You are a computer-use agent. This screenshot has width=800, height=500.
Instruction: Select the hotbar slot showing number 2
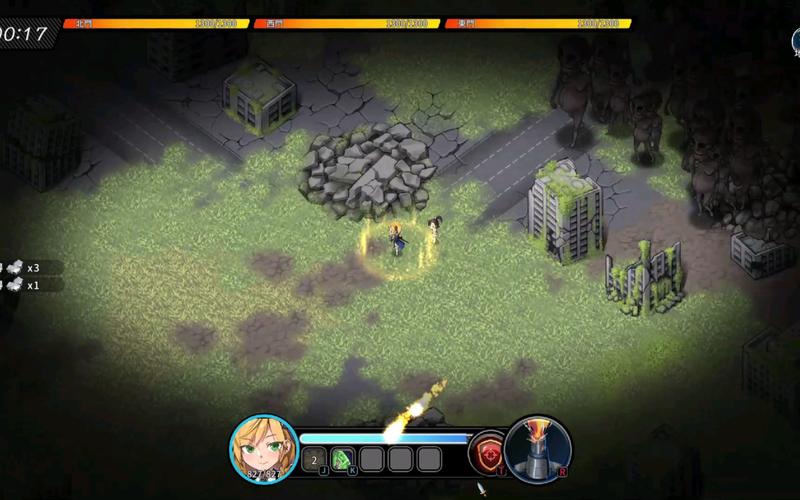click(x=314, y=459)
